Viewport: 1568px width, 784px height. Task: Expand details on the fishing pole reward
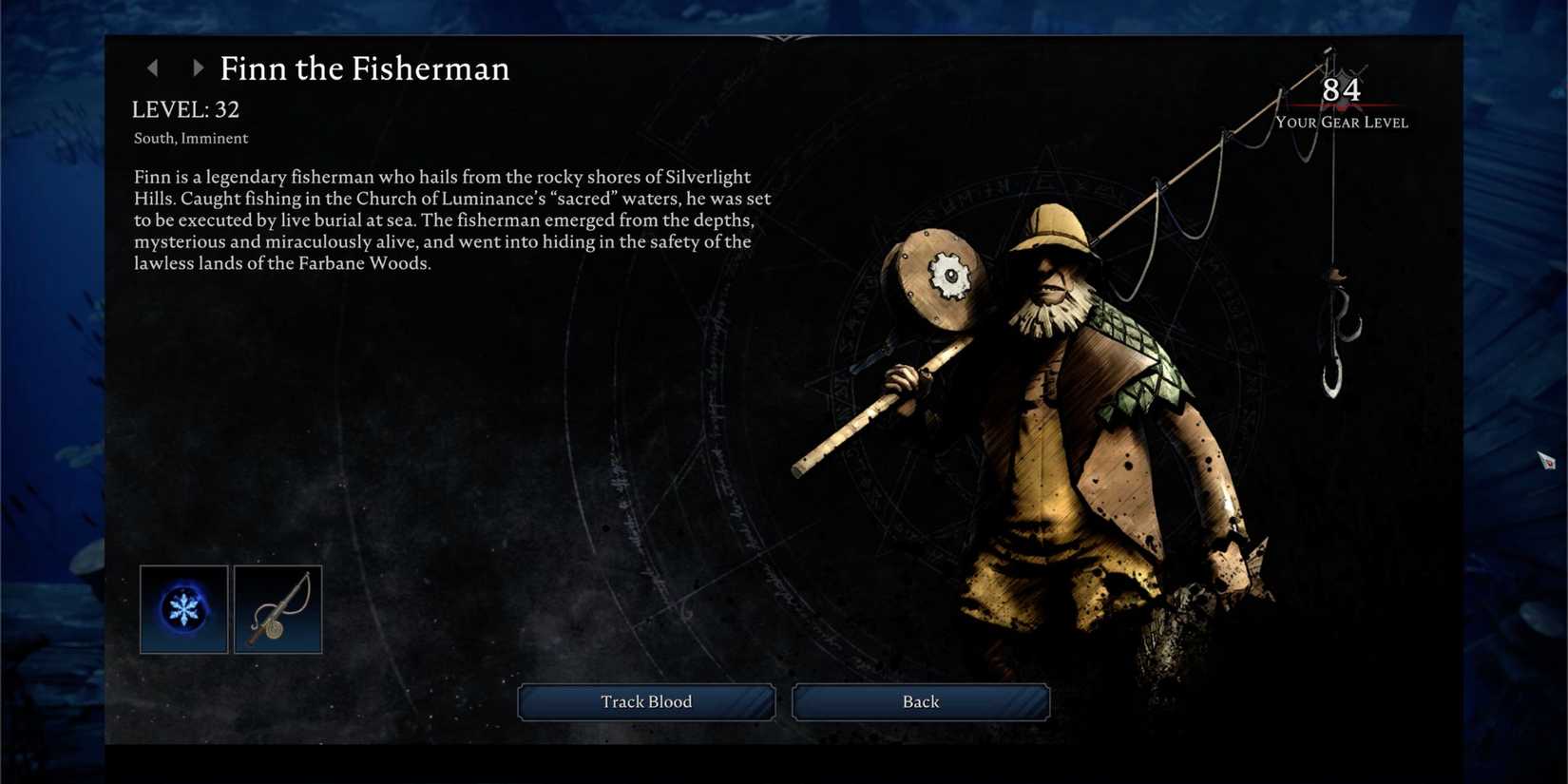[x=277, y=608]
